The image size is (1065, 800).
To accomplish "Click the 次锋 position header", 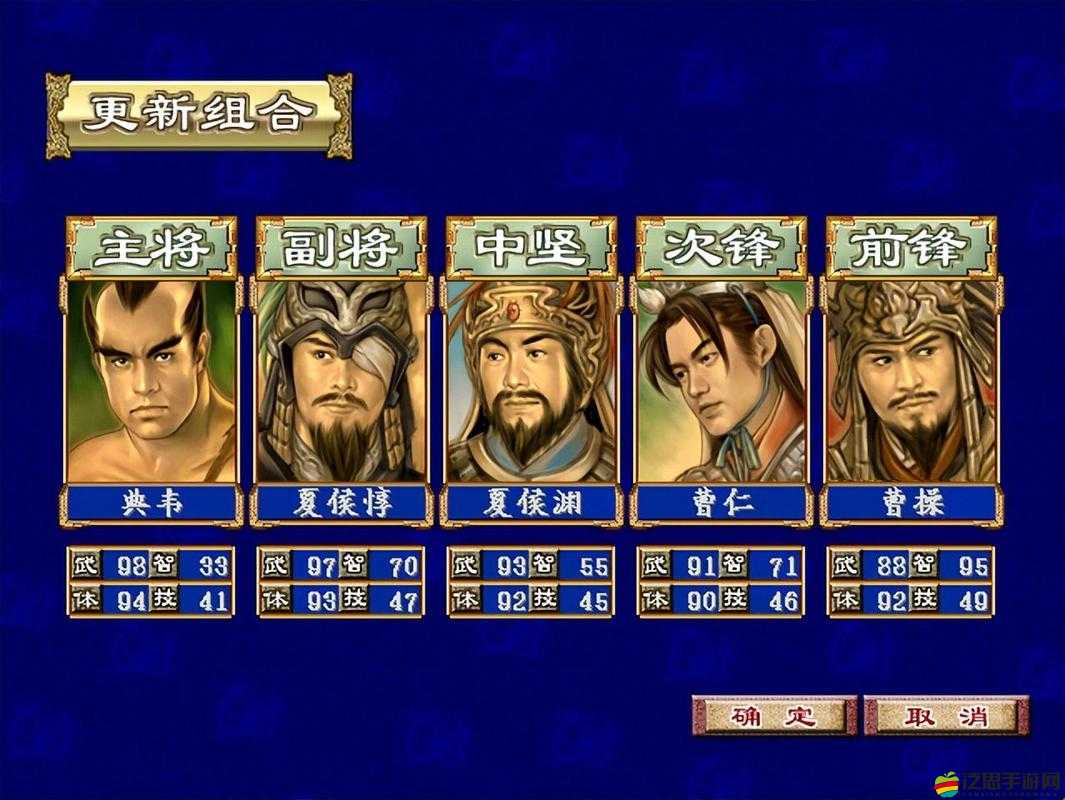I will click(x=722, y=247).
